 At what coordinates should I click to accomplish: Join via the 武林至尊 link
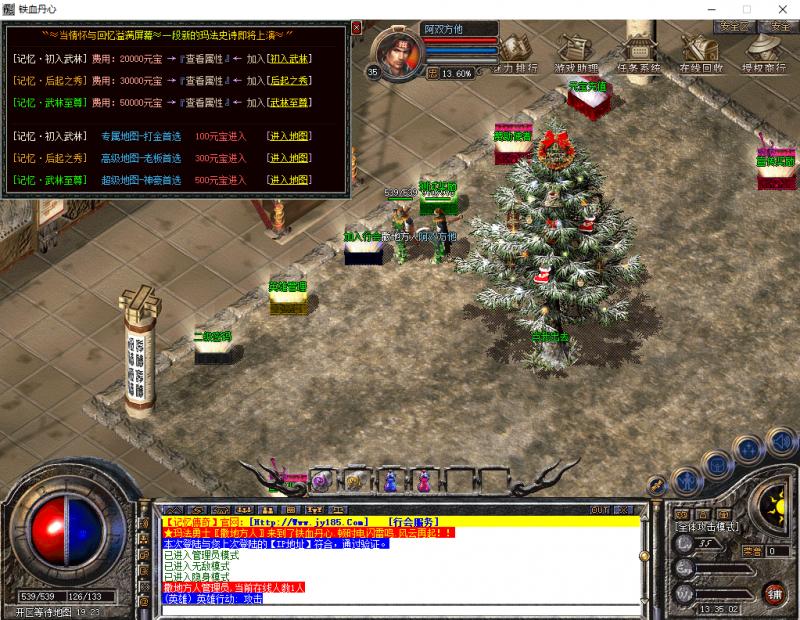pos(290,101)
